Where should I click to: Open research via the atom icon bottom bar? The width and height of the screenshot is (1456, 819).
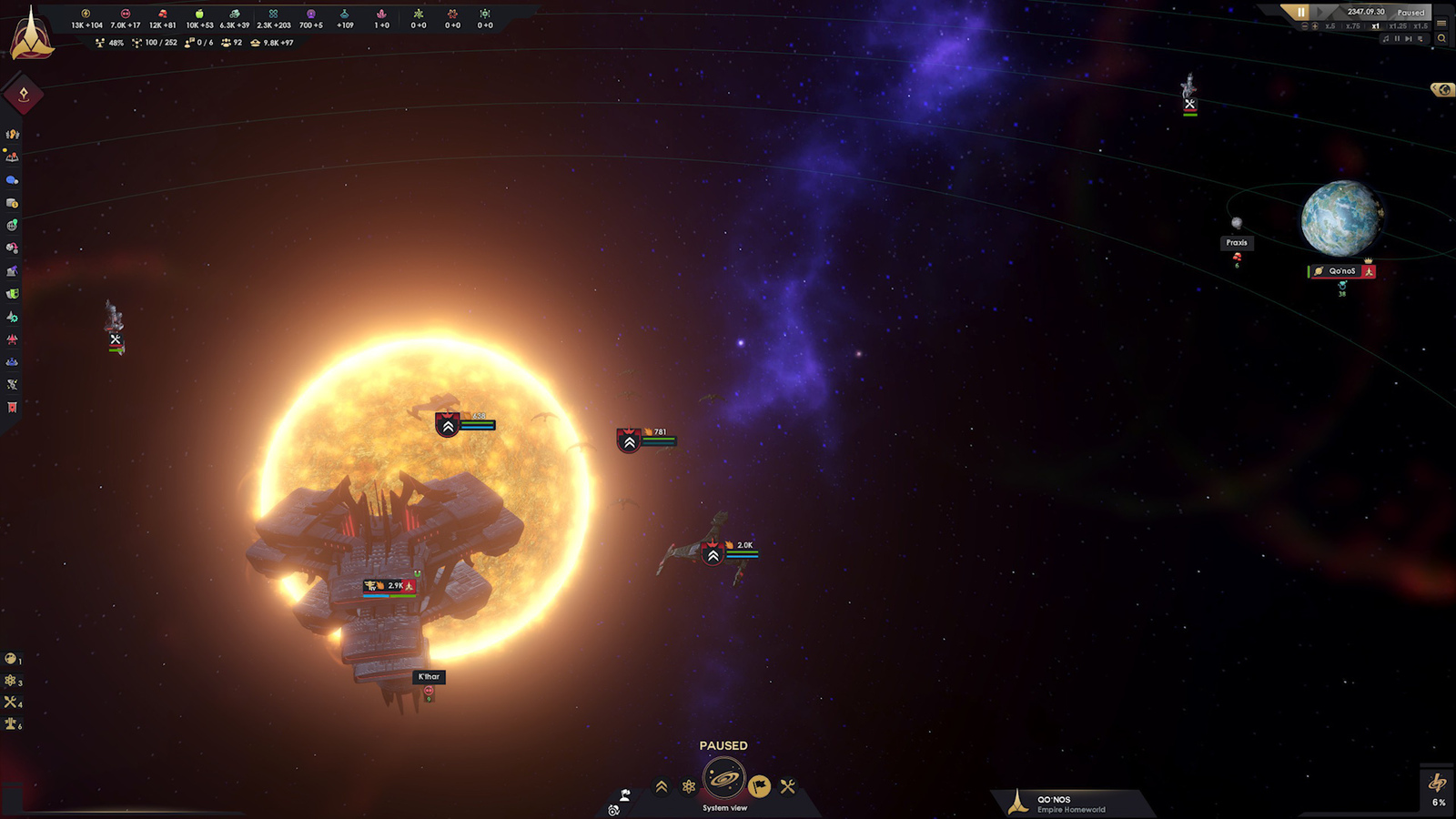click(x=688, y=785)
